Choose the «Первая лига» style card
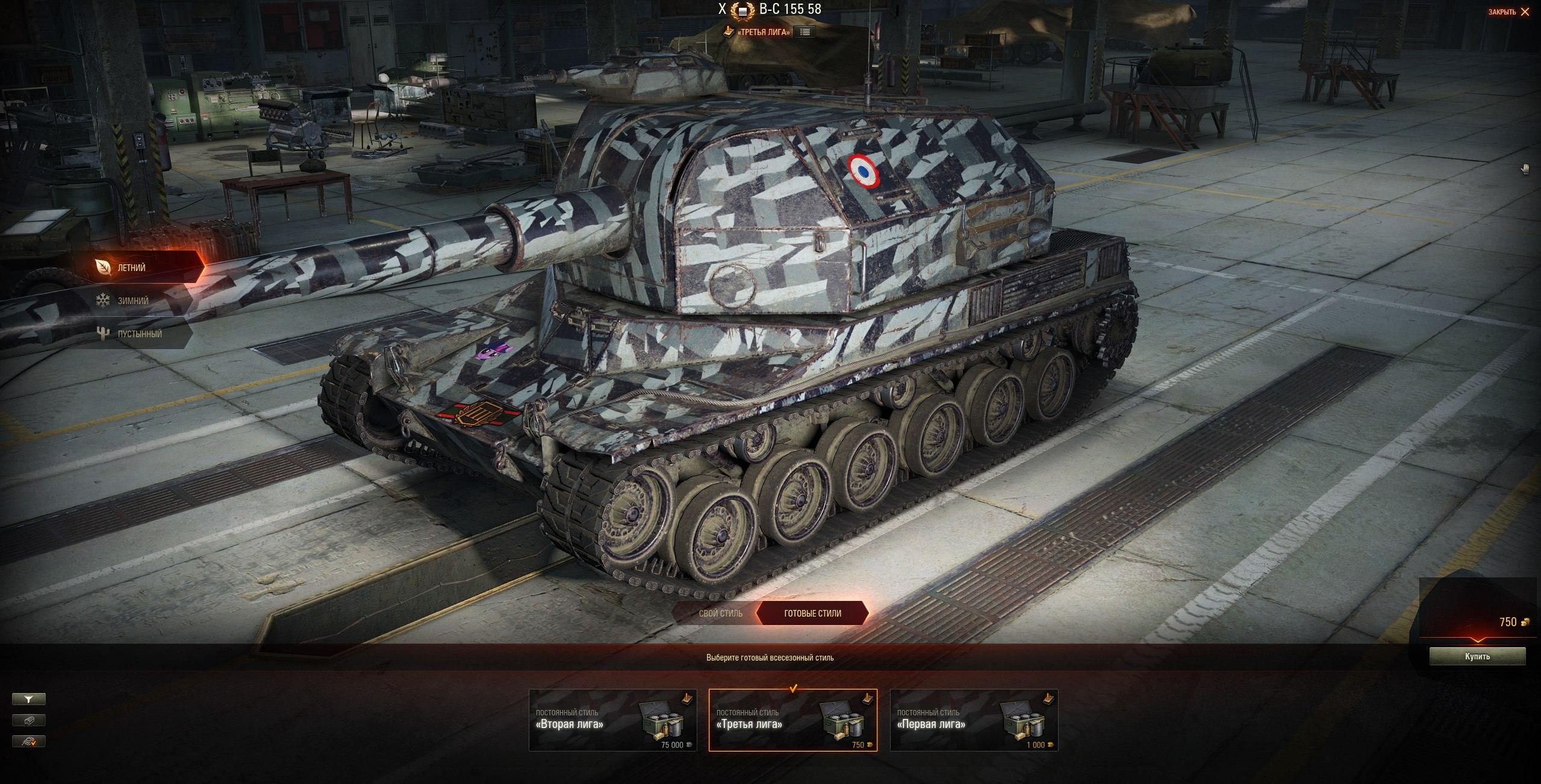 pyautogui.click(x=974, y=720)
